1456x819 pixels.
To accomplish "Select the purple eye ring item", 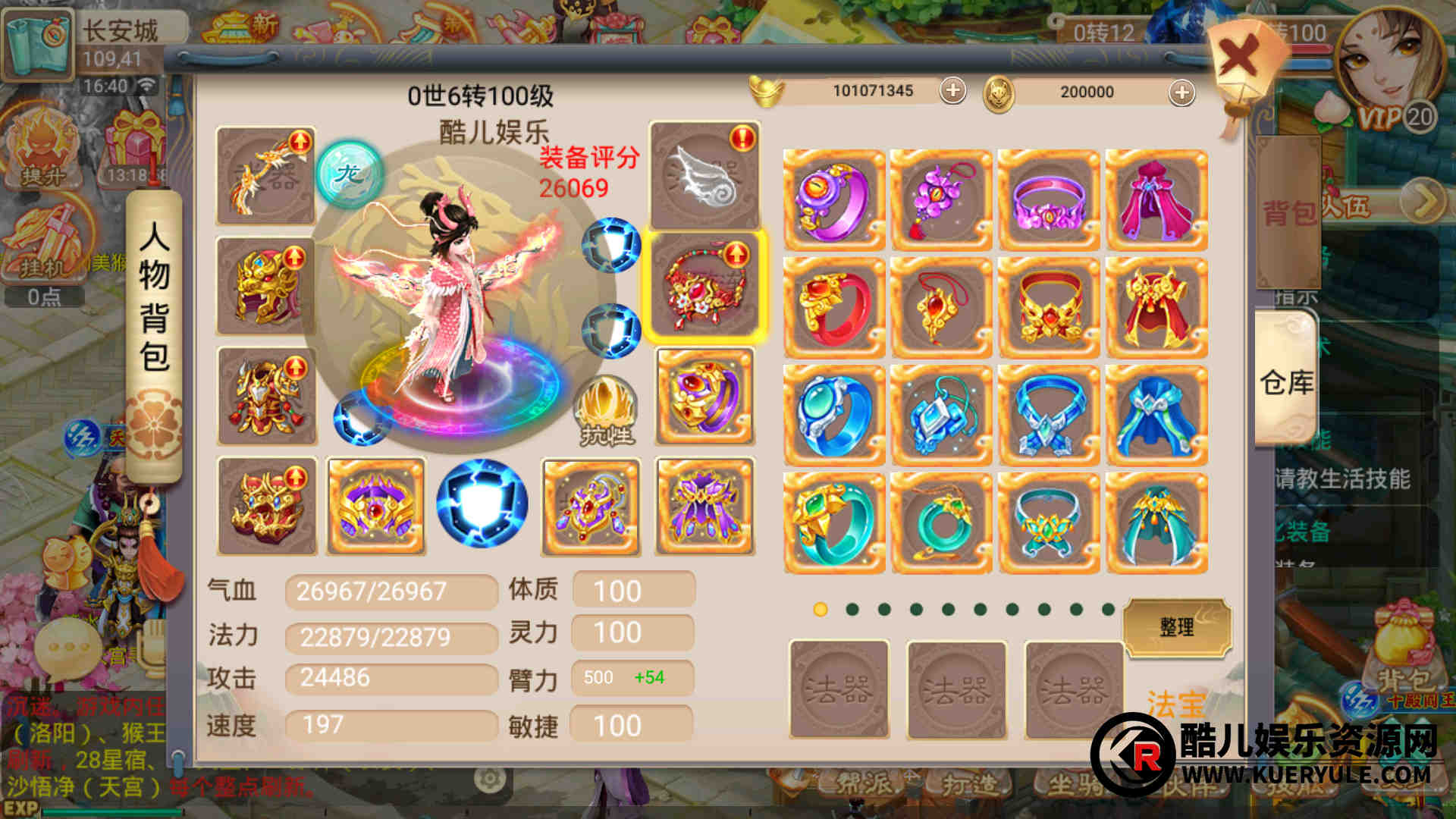I will pyautogui.click(x=833, y=200).
